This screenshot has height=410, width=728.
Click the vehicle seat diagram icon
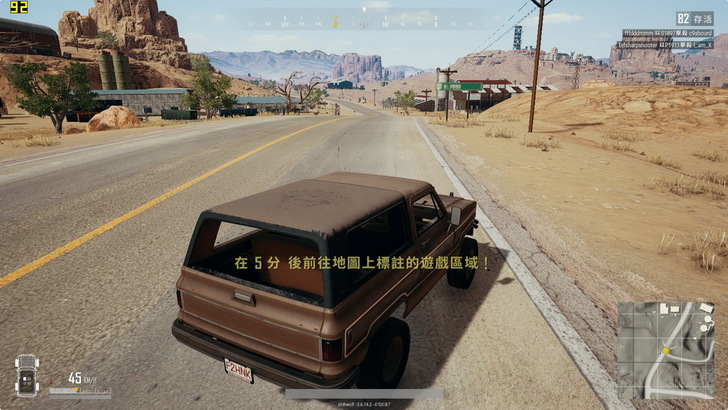click(27, 375)
